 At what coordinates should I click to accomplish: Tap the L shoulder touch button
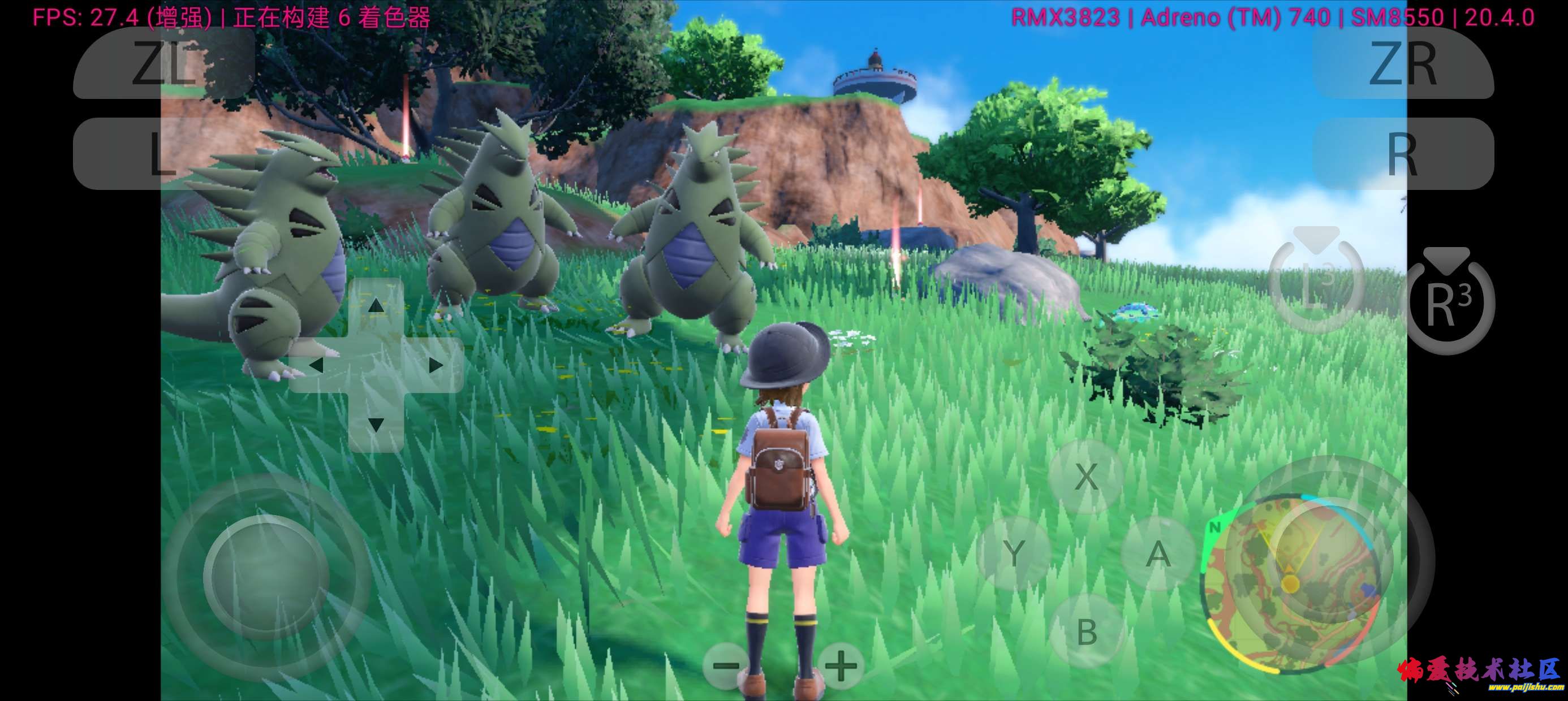(x=163, y=153)
